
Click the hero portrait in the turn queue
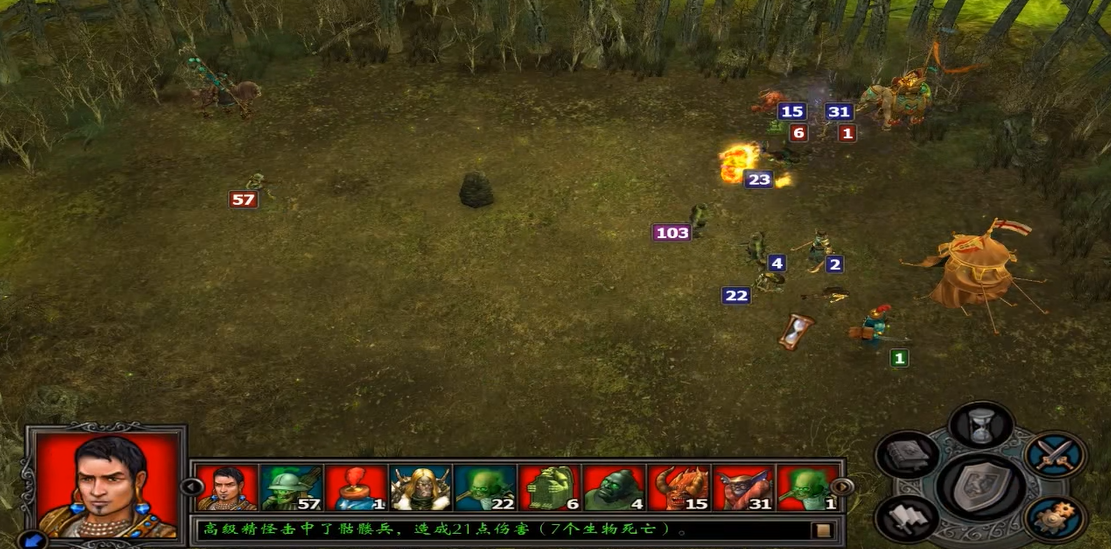coord(226,488)
